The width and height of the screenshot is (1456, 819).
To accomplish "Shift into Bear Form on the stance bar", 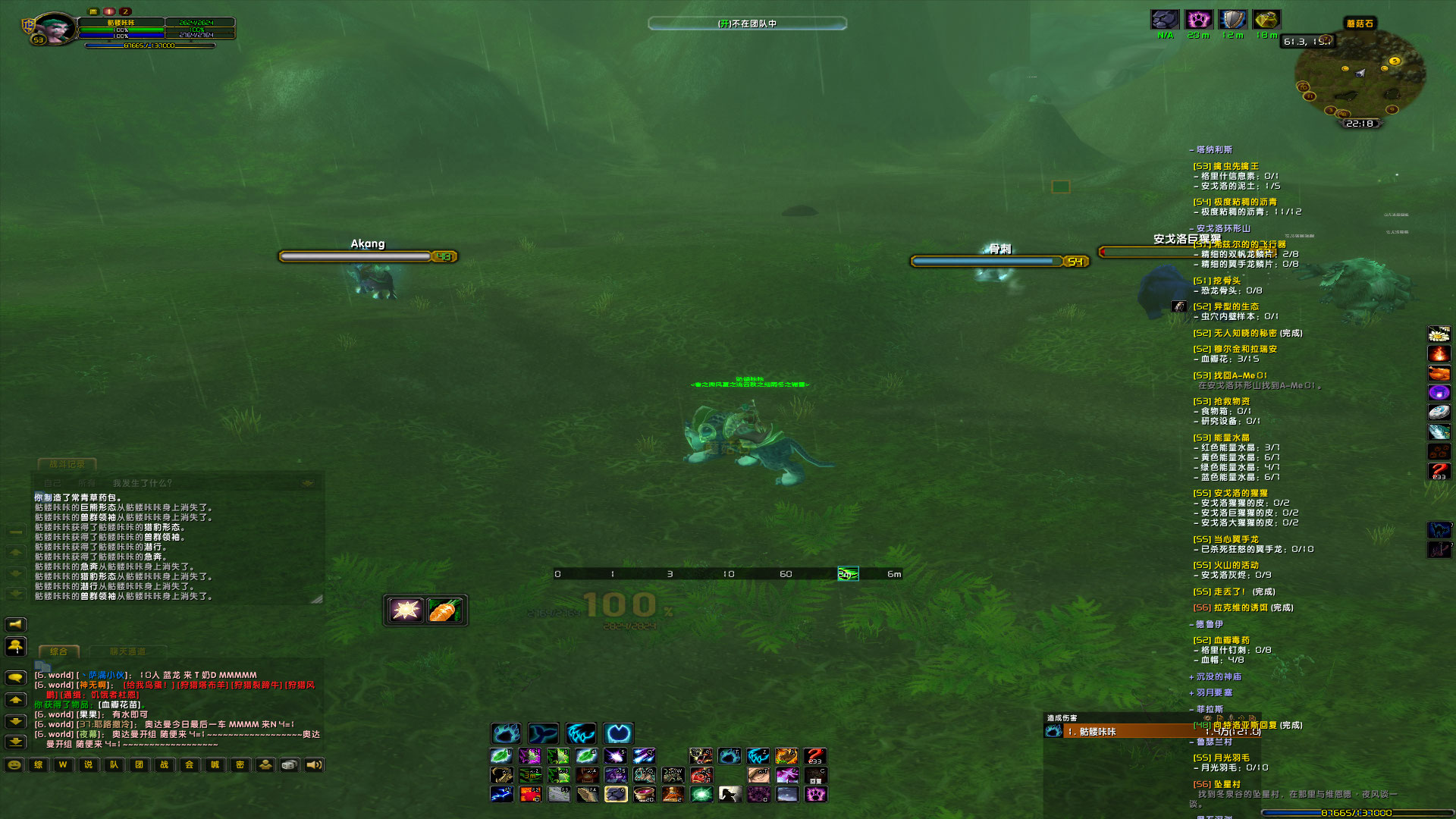I will 506,733.
